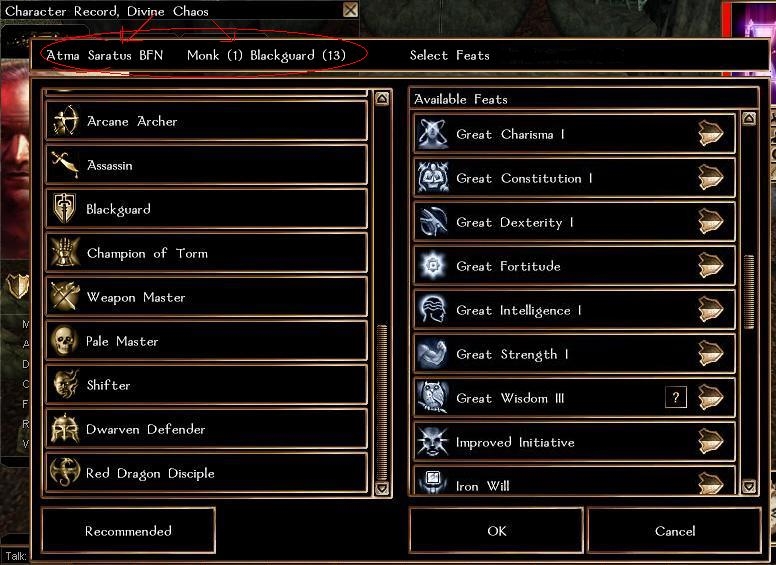Image resolution: width=776 pixels, height=565 pixels.
Task: Select the Pale Master class
Action: (x=206, y=342)
